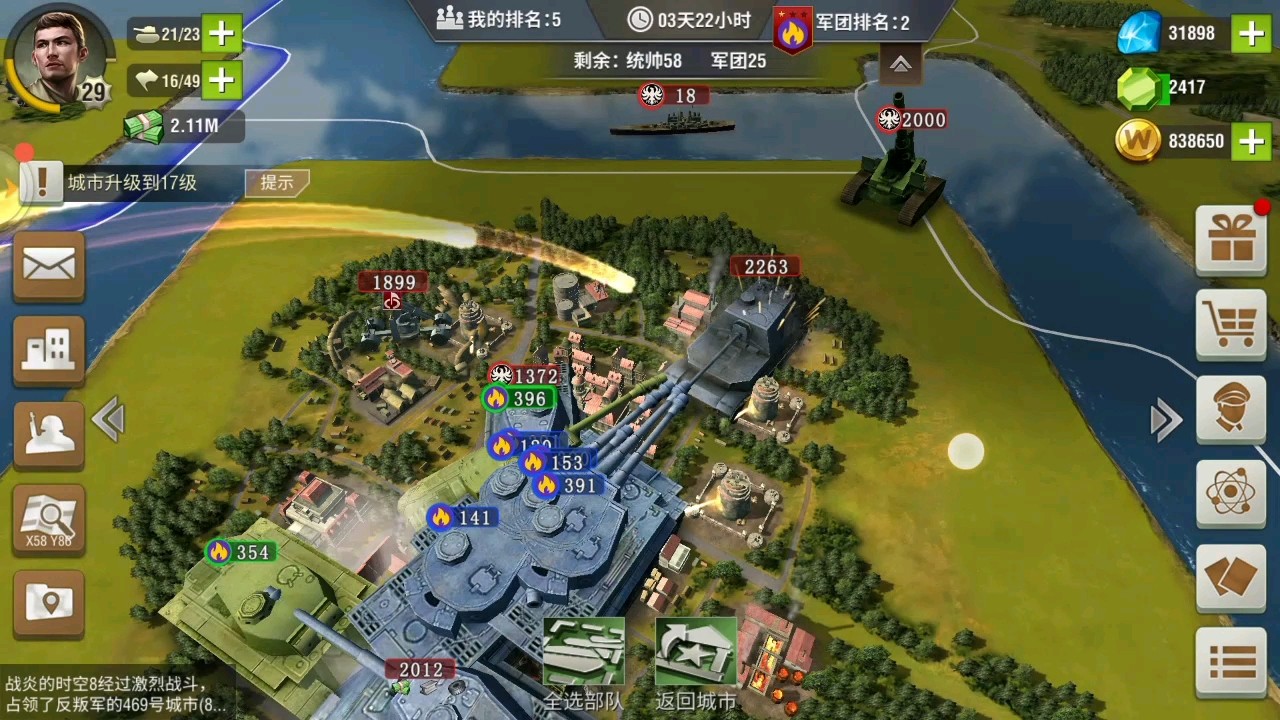Collapse the top bar with the up chevron
The image size is (1280, 720).
pyautogui.click(x=900, y=62)
